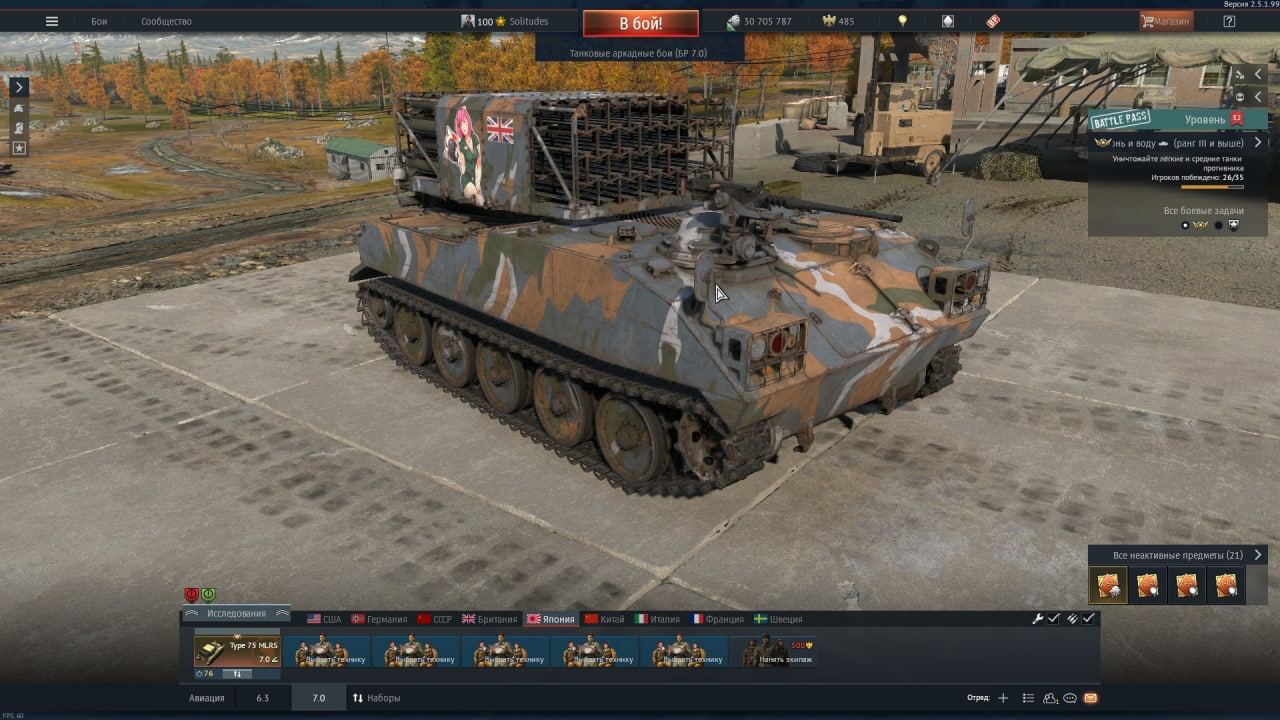Switch to the Германия nation tab
This screenshot has width=1280, height=720.
(379, 619)
